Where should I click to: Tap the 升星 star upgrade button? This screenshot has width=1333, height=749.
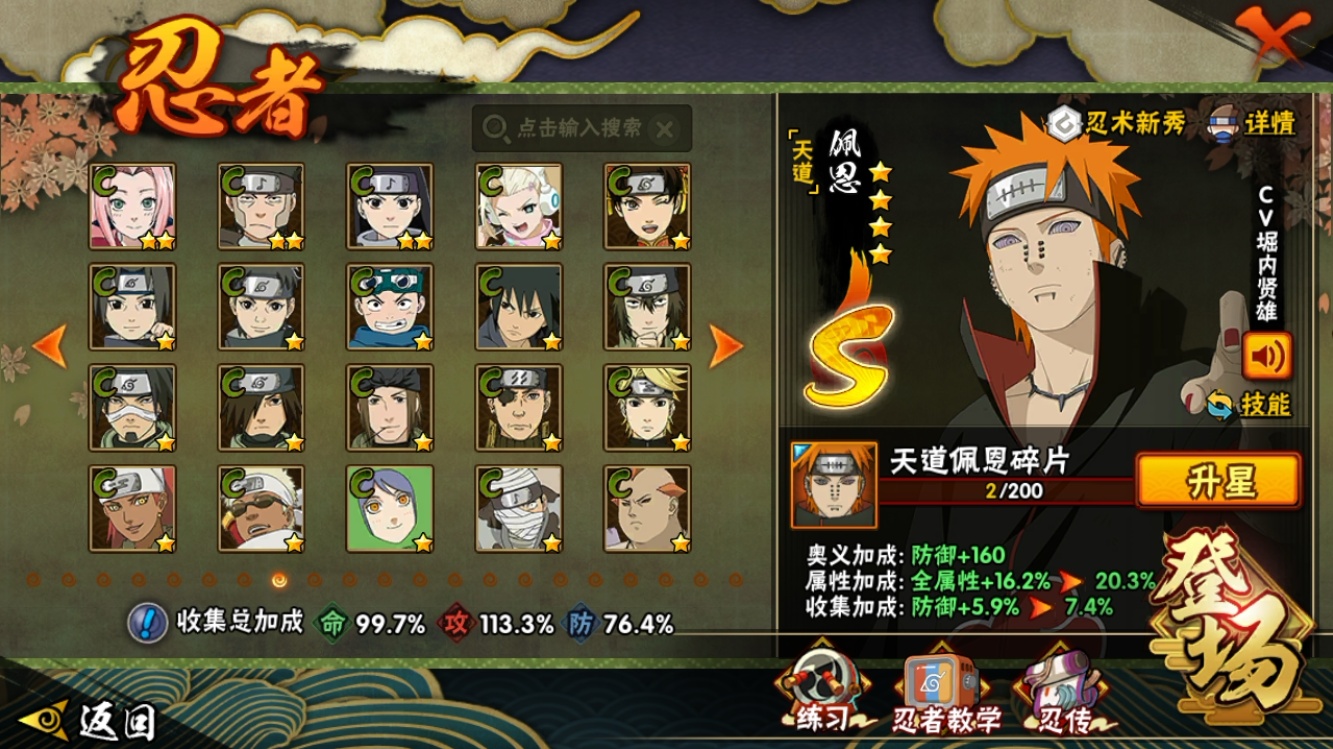1219,481
